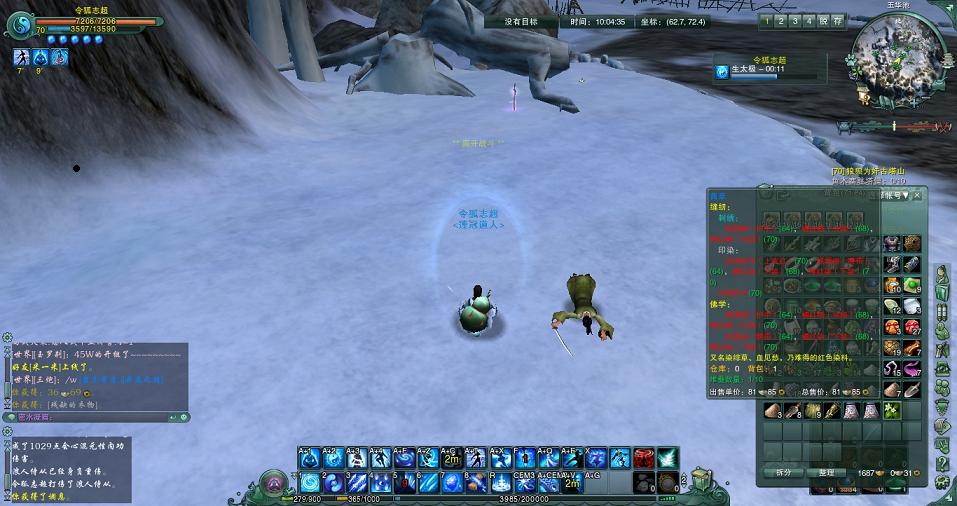Click the 整理 (sort) button in bag

826,472
